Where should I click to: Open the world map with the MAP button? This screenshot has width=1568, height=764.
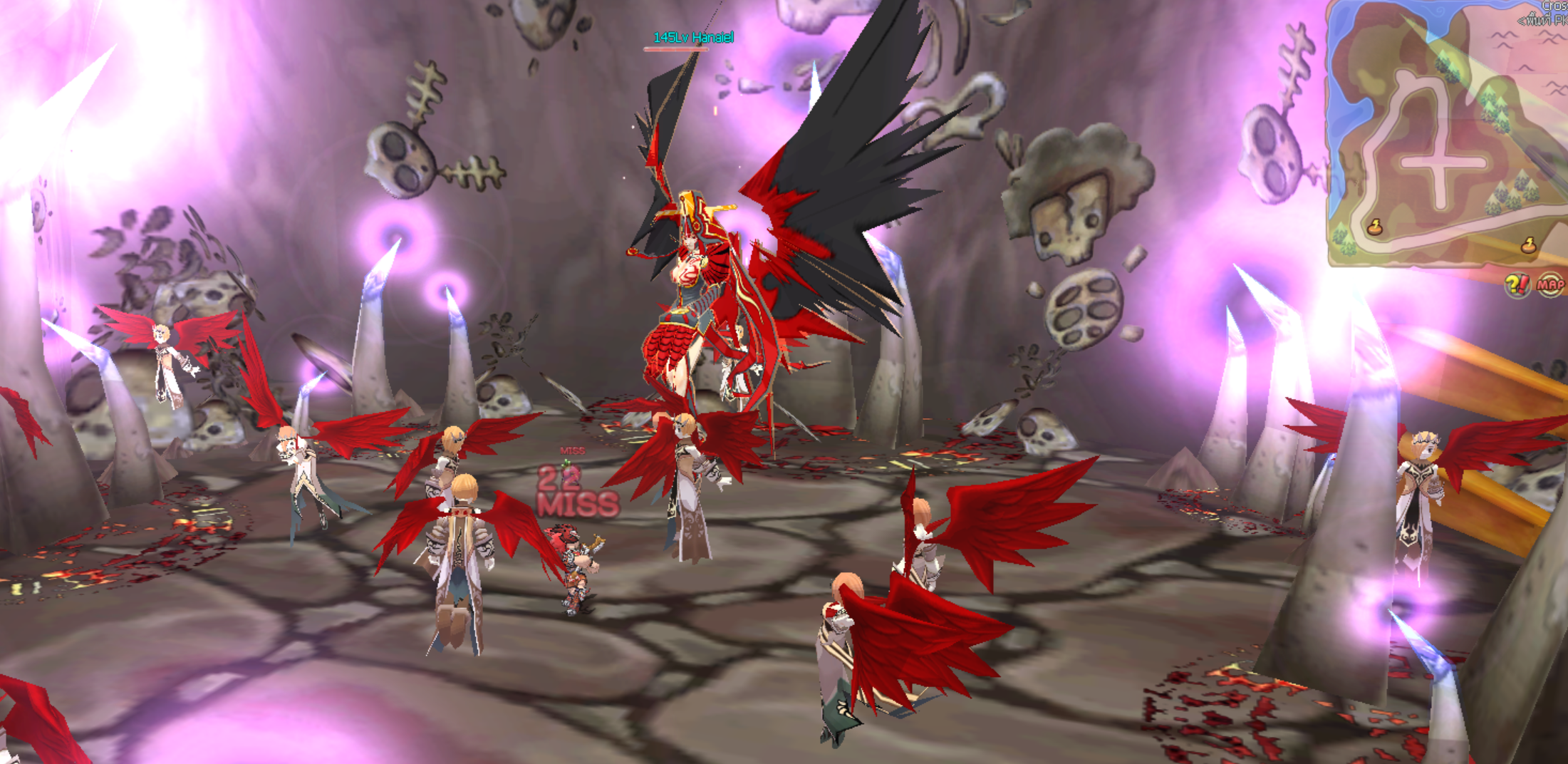tap(1549, 286)
